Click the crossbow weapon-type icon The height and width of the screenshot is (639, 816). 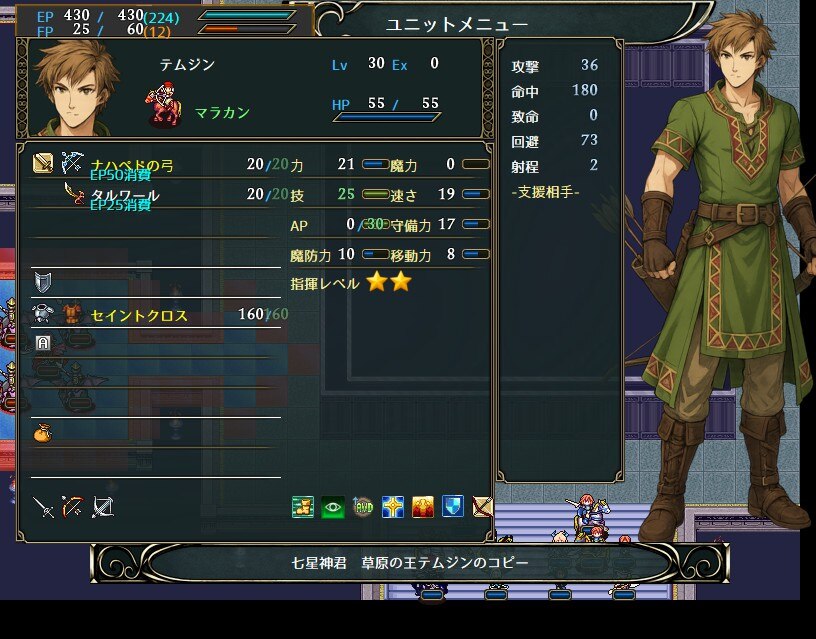[x=102, y=507]
